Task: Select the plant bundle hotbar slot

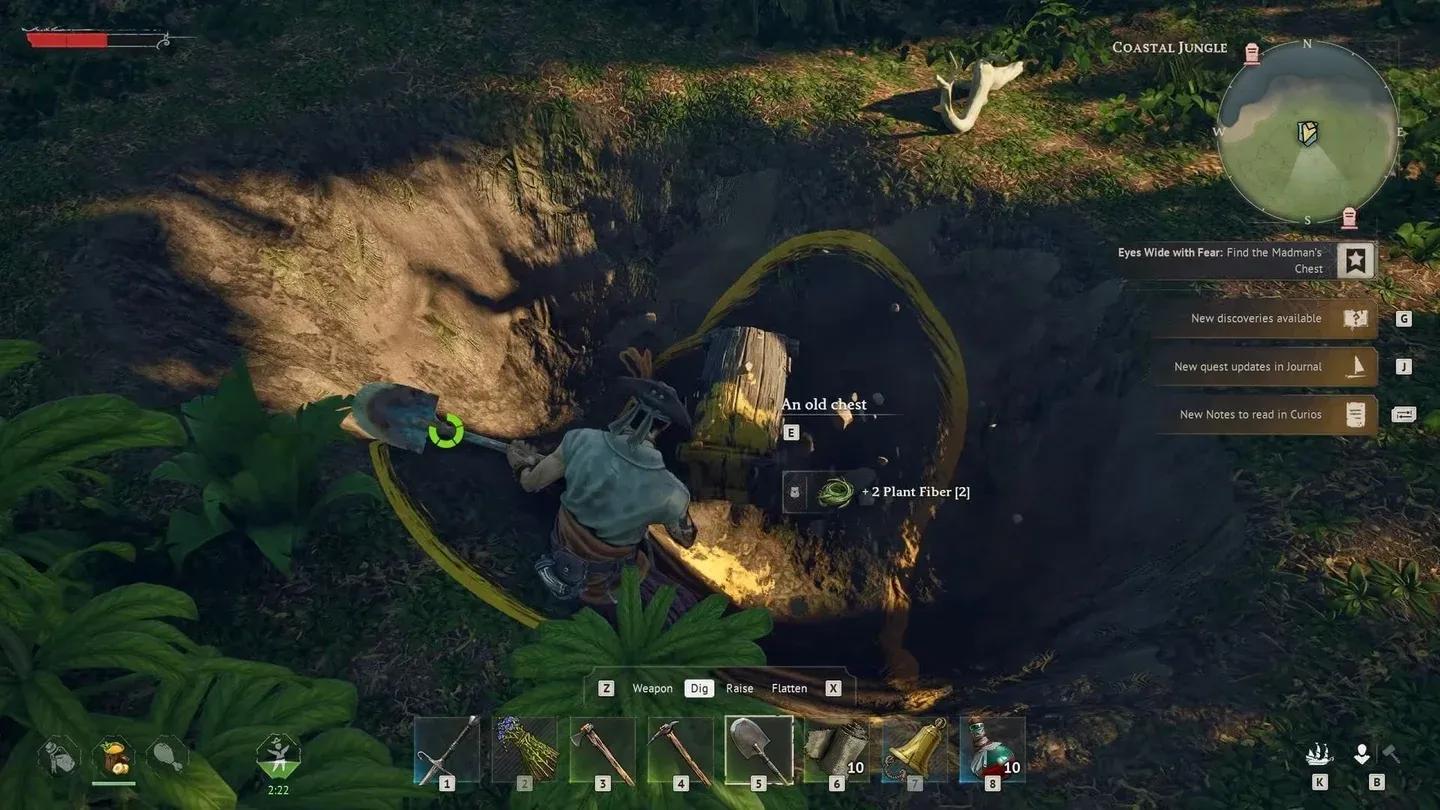Action: (525, 750)
